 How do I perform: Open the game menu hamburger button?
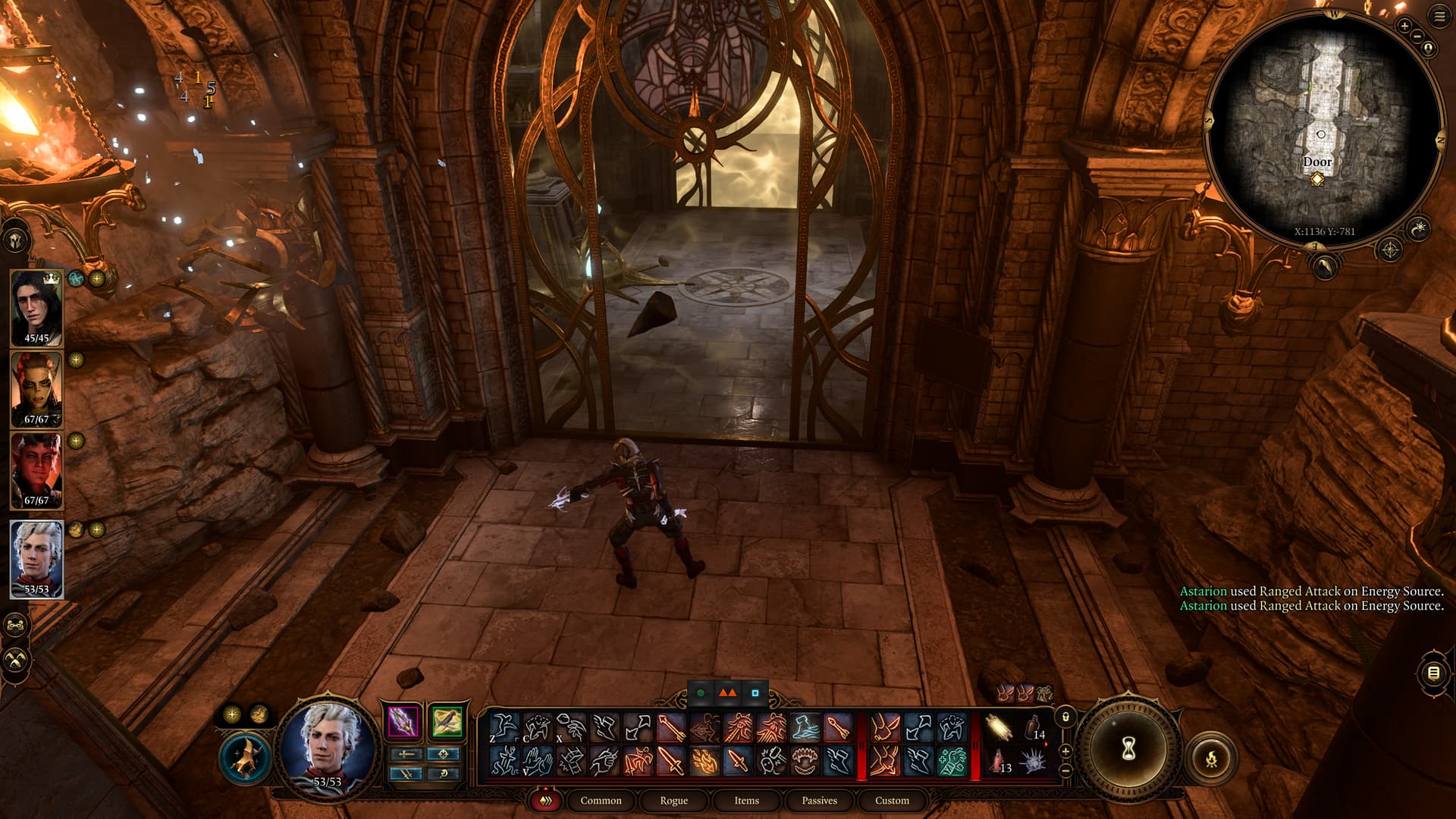[1439, 17]
